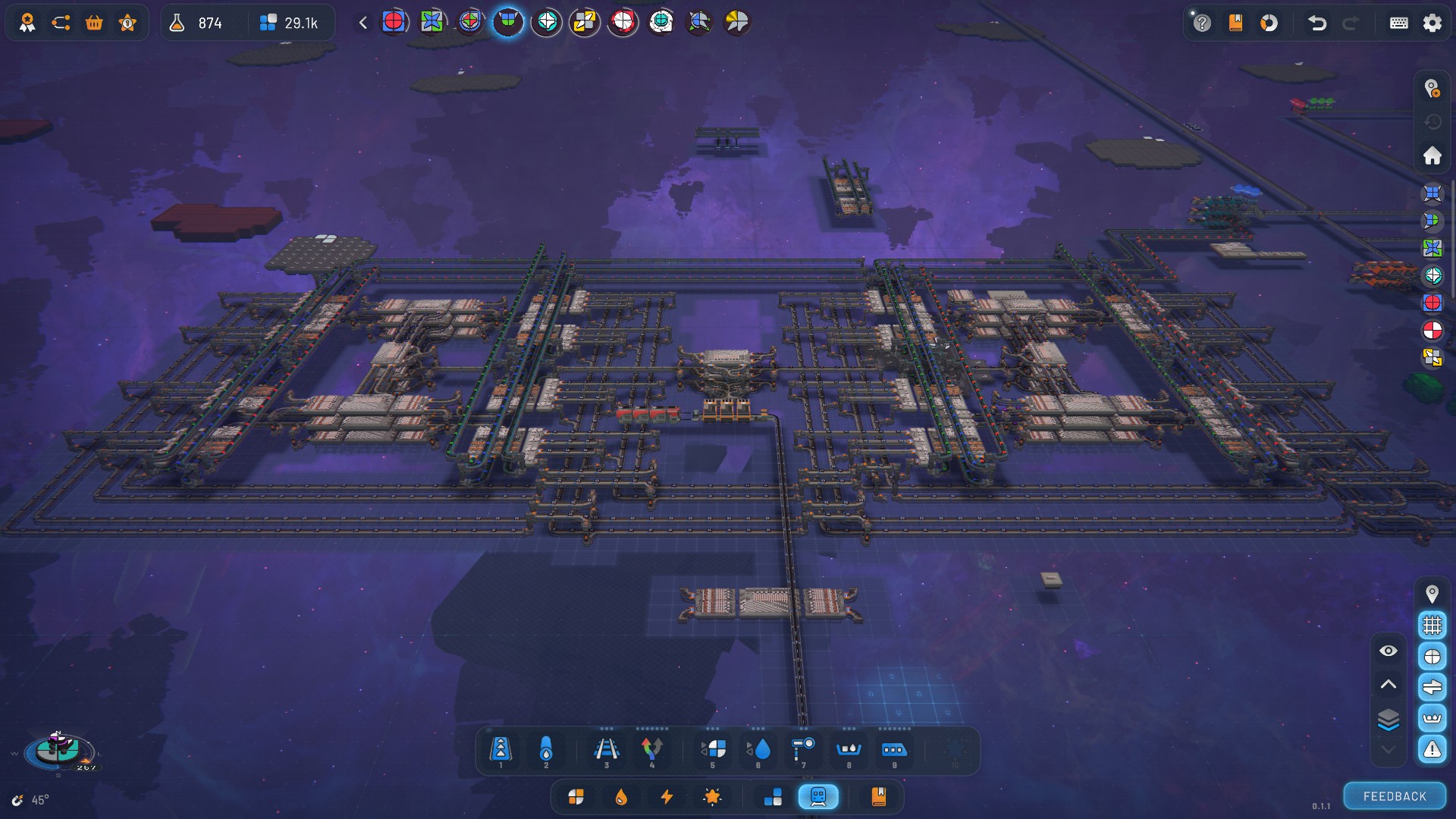Send feedback with the Feedback button
The height and width of the screenshot is (819, 1456).
(x=1394, y=796)
